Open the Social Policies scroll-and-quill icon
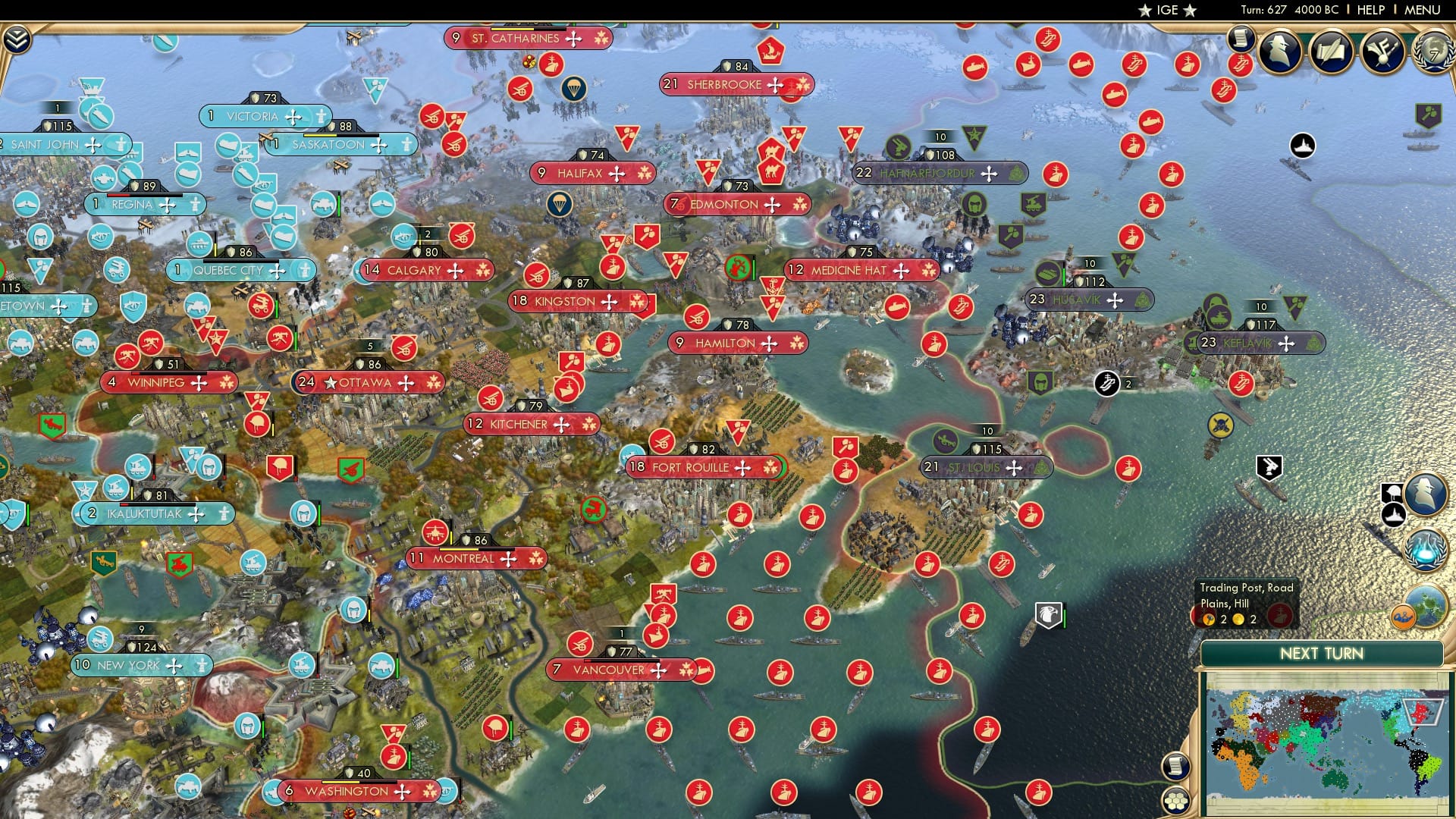Screen dimensions: 1456x819 (1330, 52)
